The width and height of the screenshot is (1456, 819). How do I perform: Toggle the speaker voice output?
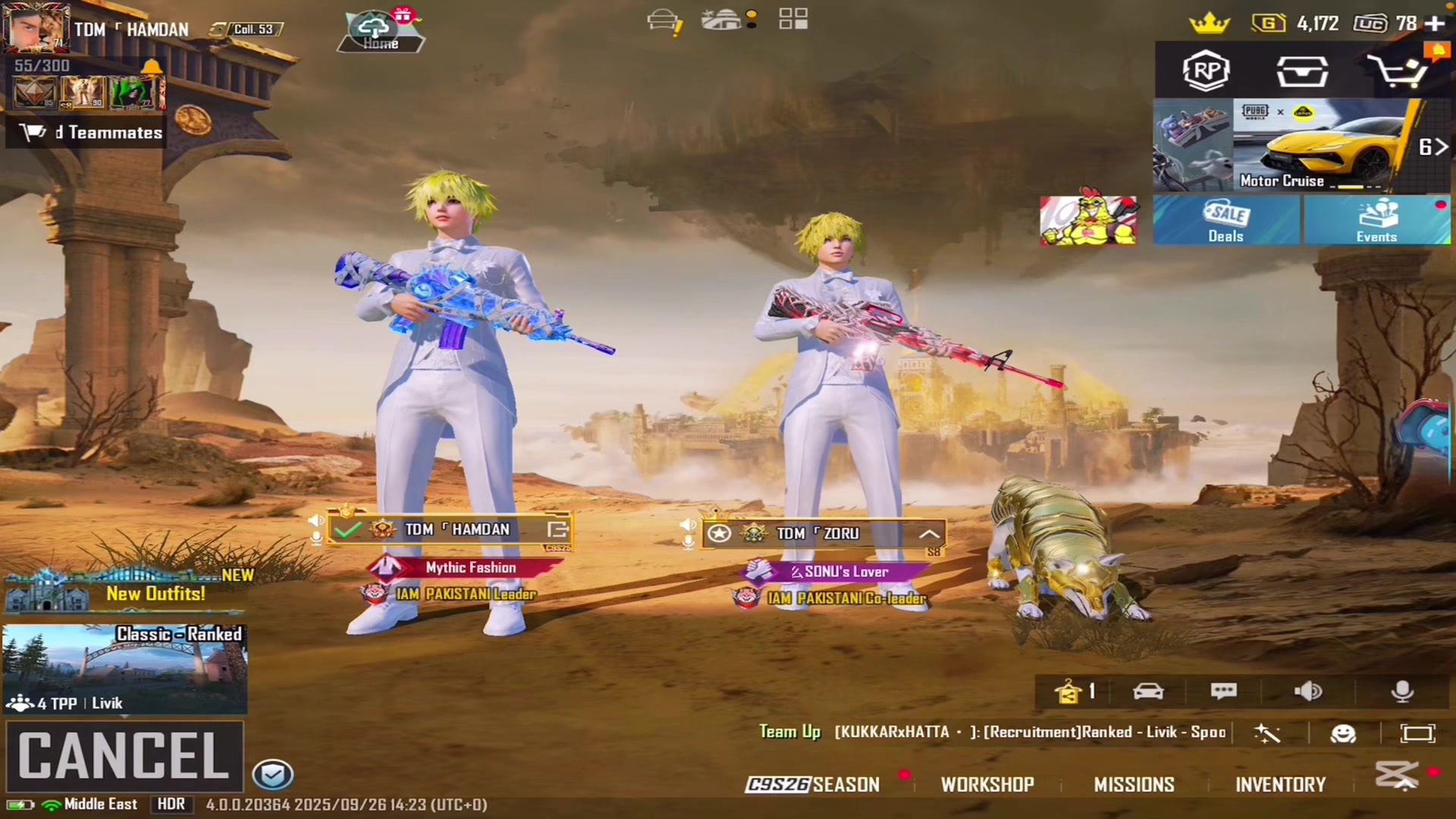tap(1308, 691)
